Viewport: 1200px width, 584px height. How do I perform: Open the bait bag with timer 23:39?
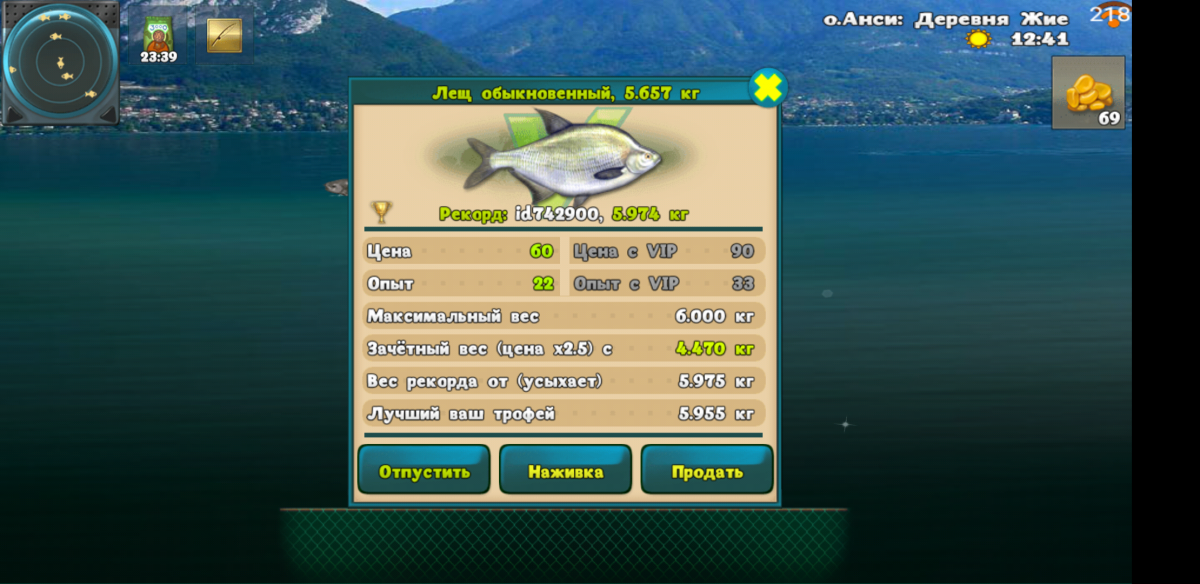[x=158, y=38]
